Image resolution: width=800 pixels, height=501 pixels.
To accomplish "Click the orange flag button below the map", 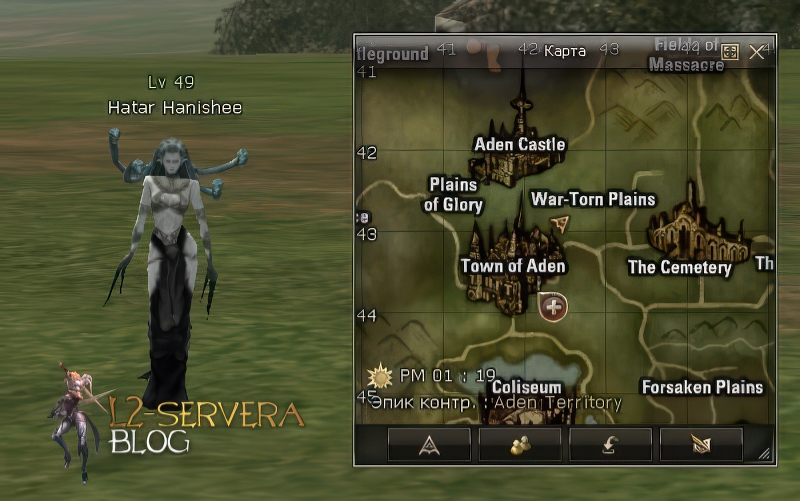I will (701, 444).
